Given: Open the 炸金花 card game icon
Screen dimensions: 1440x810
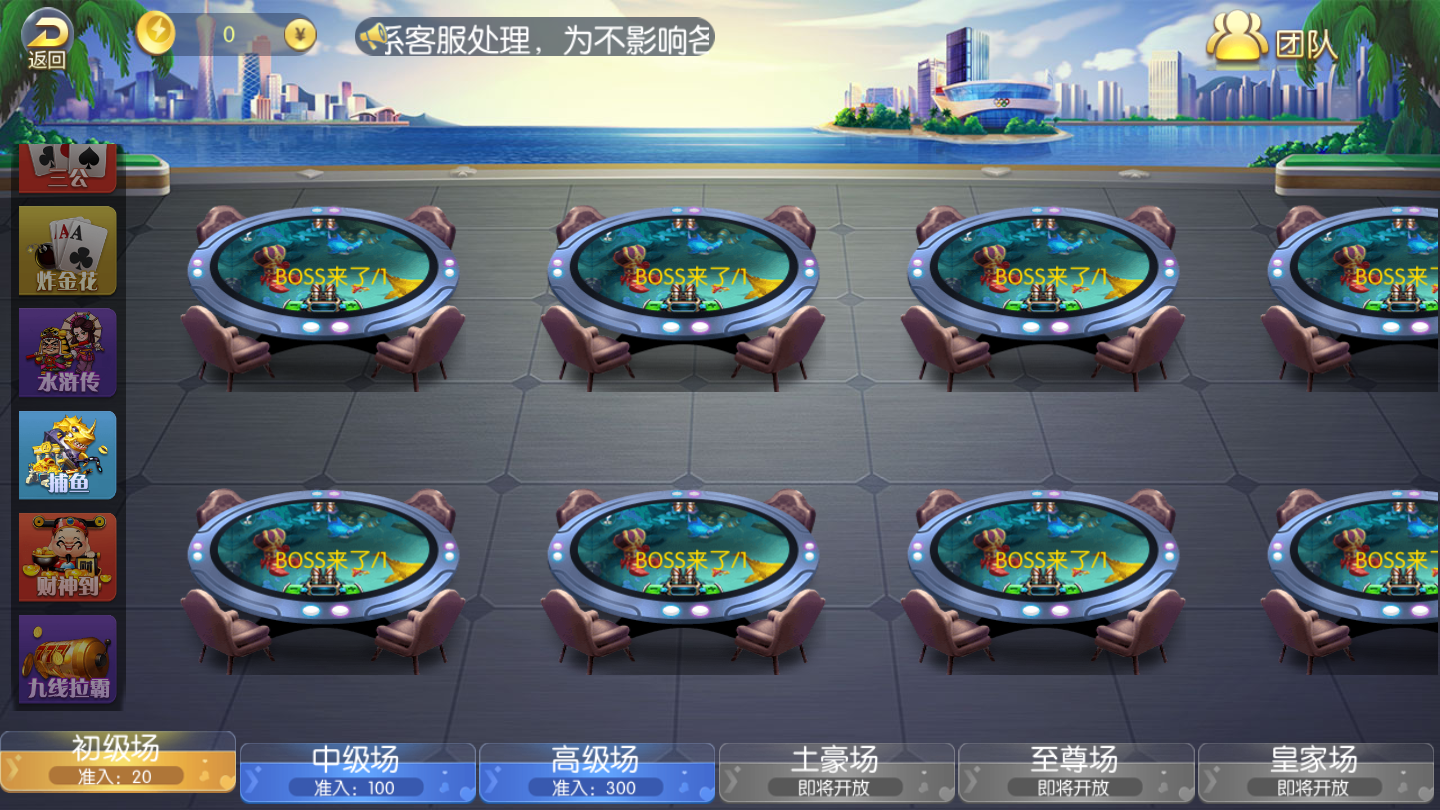Looking at the screenshot, I should [67, 249].
